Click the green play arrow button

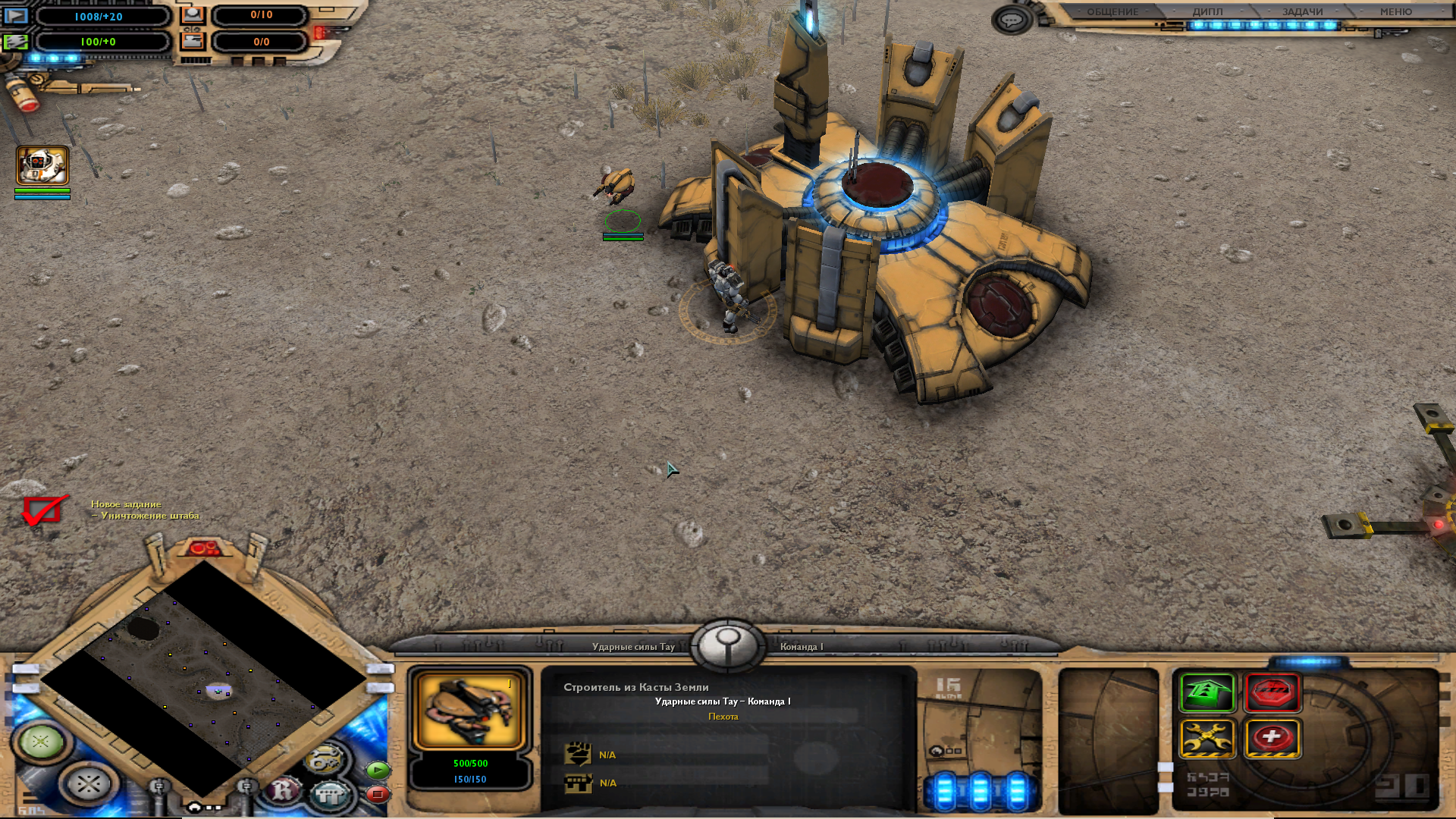pyautogui.click(x=378, y=770)
